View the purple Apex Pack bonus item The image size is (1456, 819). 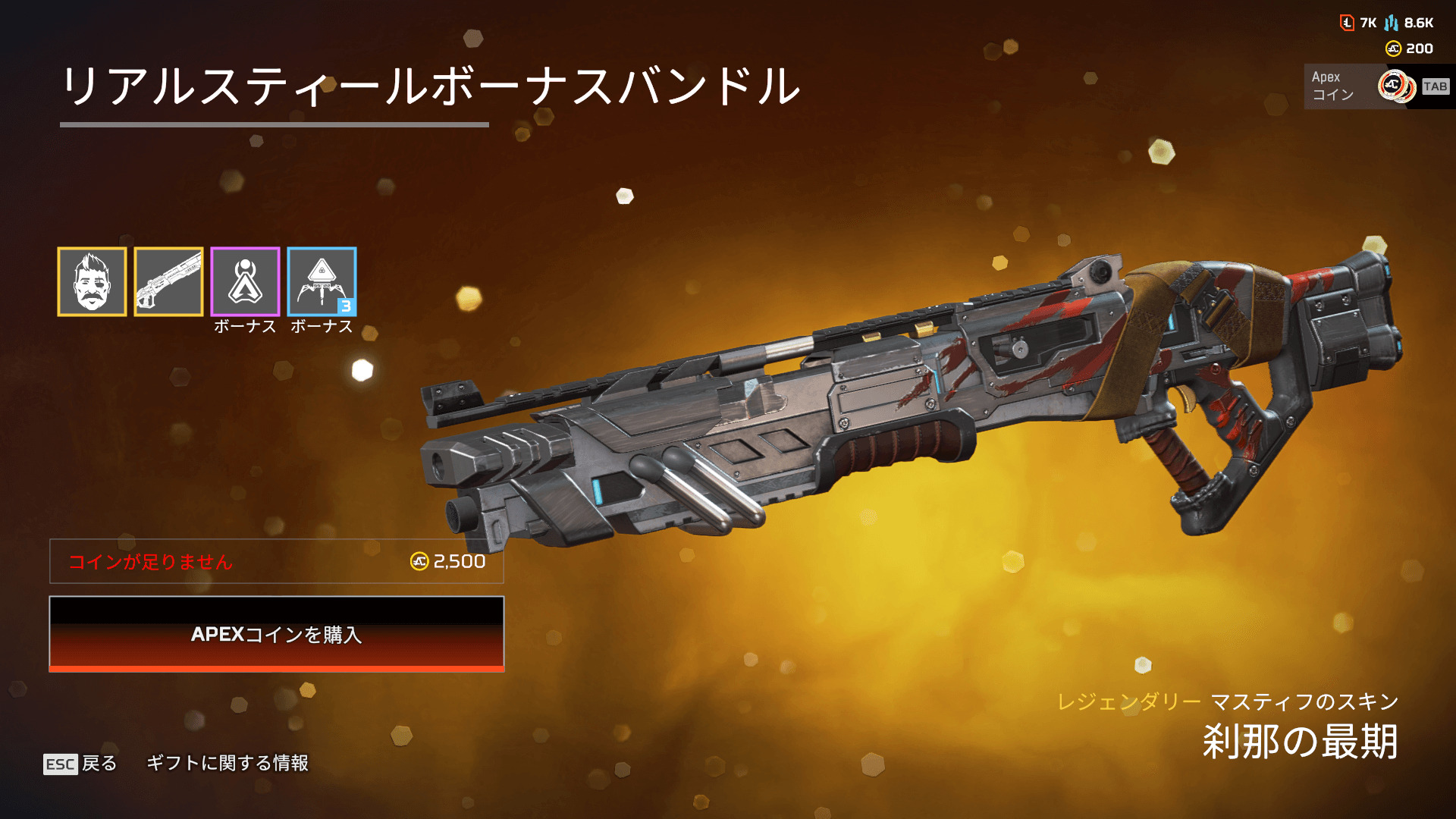[x=245, y=281]
